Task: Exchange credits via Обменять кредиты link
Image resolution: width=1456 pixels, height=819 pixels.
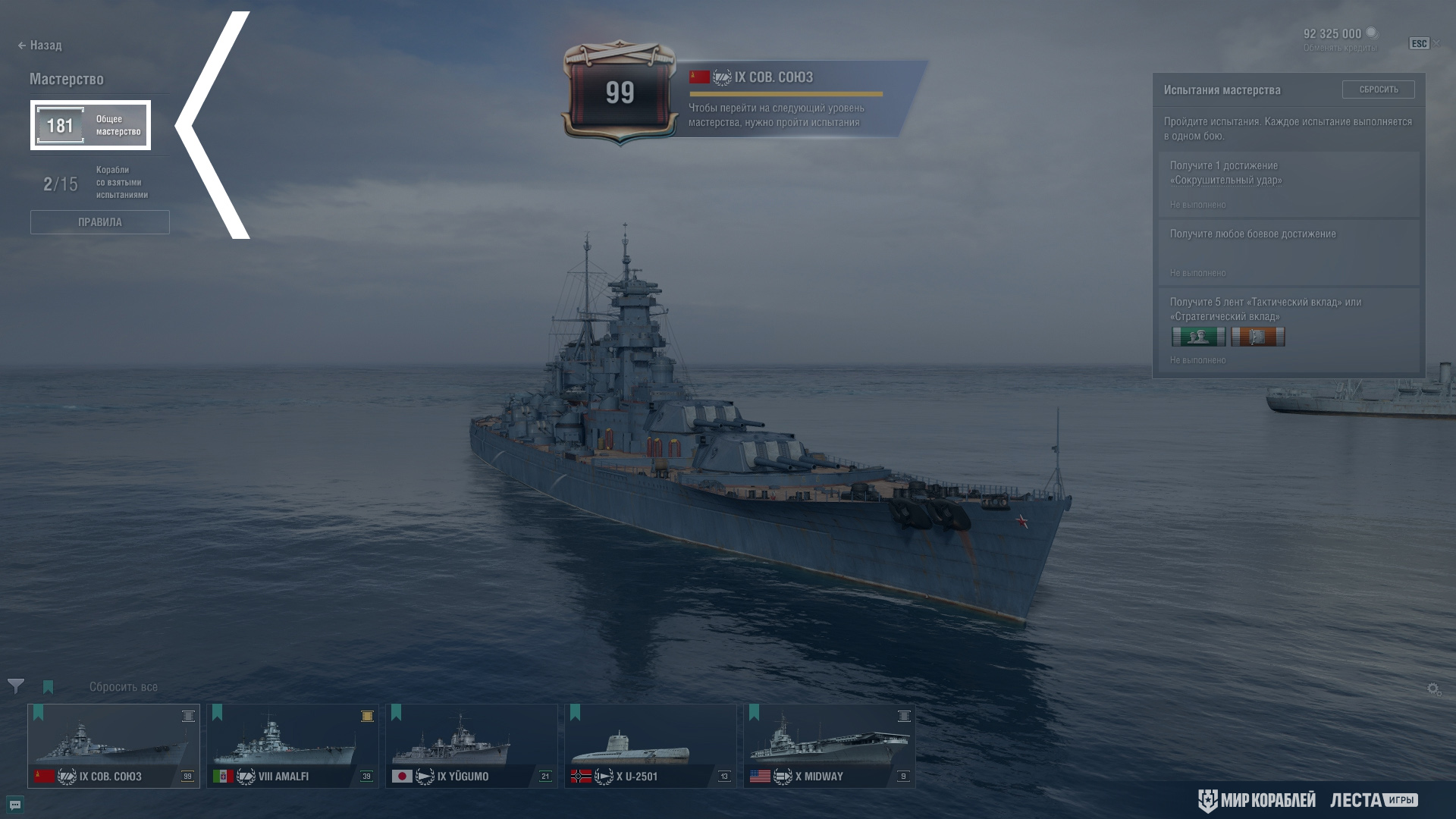Action: [x=1340, y=49]
